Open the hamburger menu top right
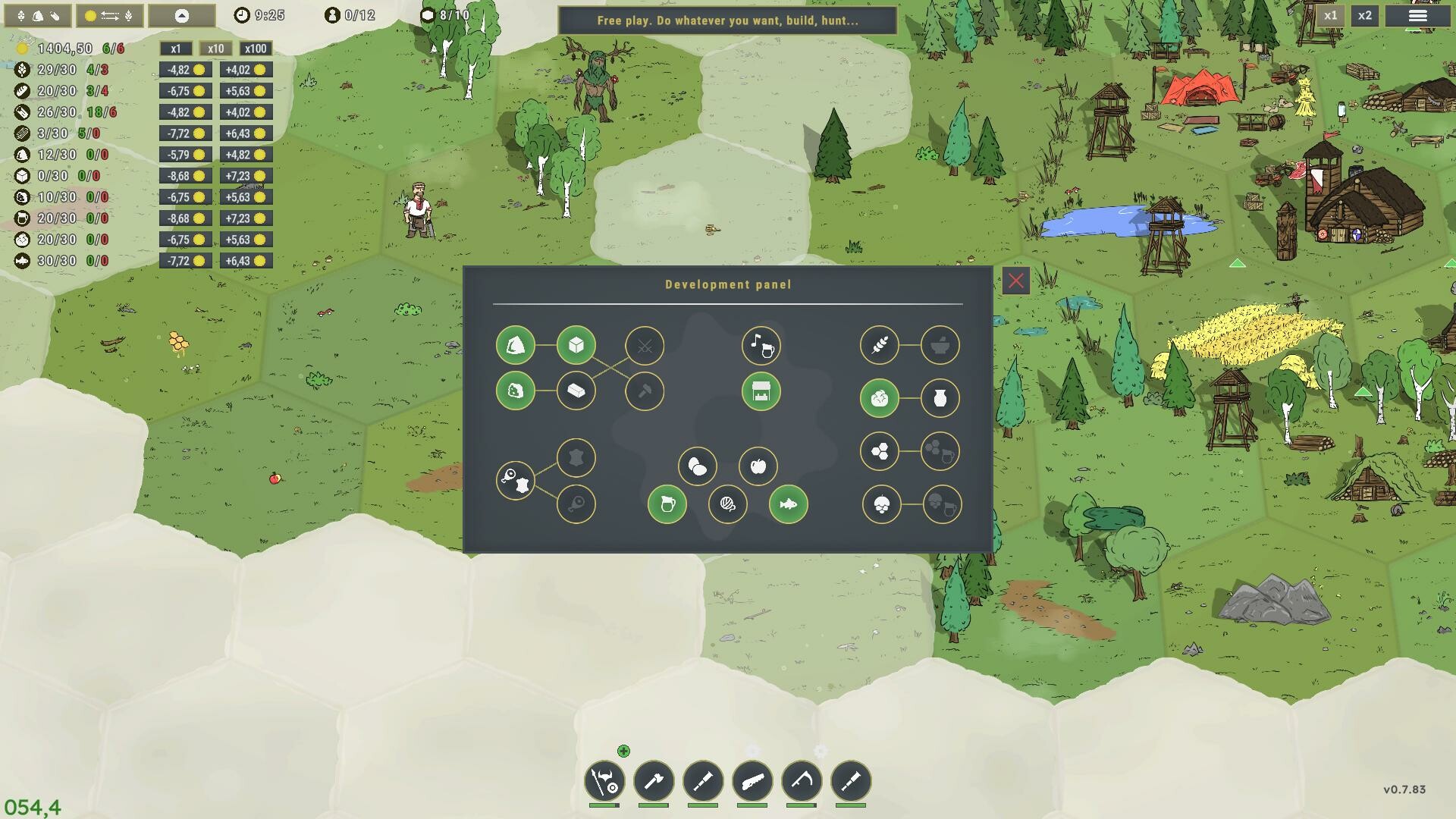 click(x=1417, y=14)
